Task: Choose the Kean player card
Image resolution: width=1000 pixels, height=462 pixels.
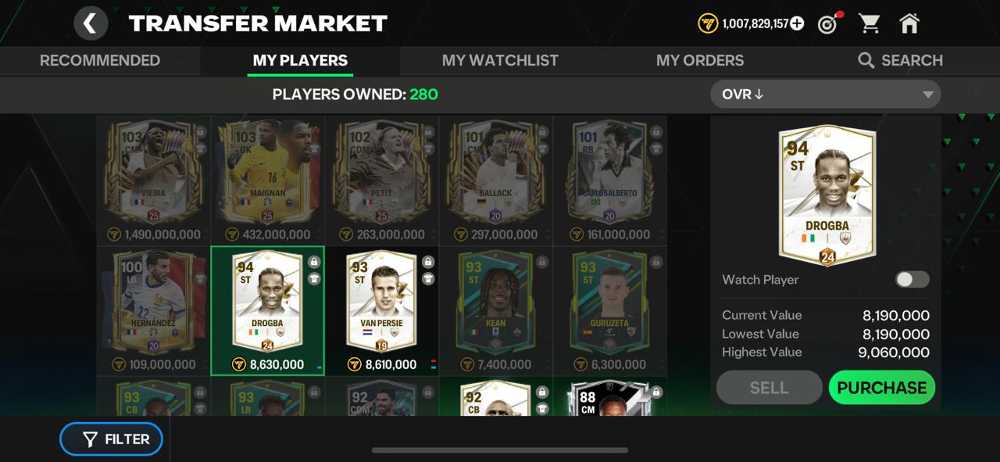Action: point(496,305)
